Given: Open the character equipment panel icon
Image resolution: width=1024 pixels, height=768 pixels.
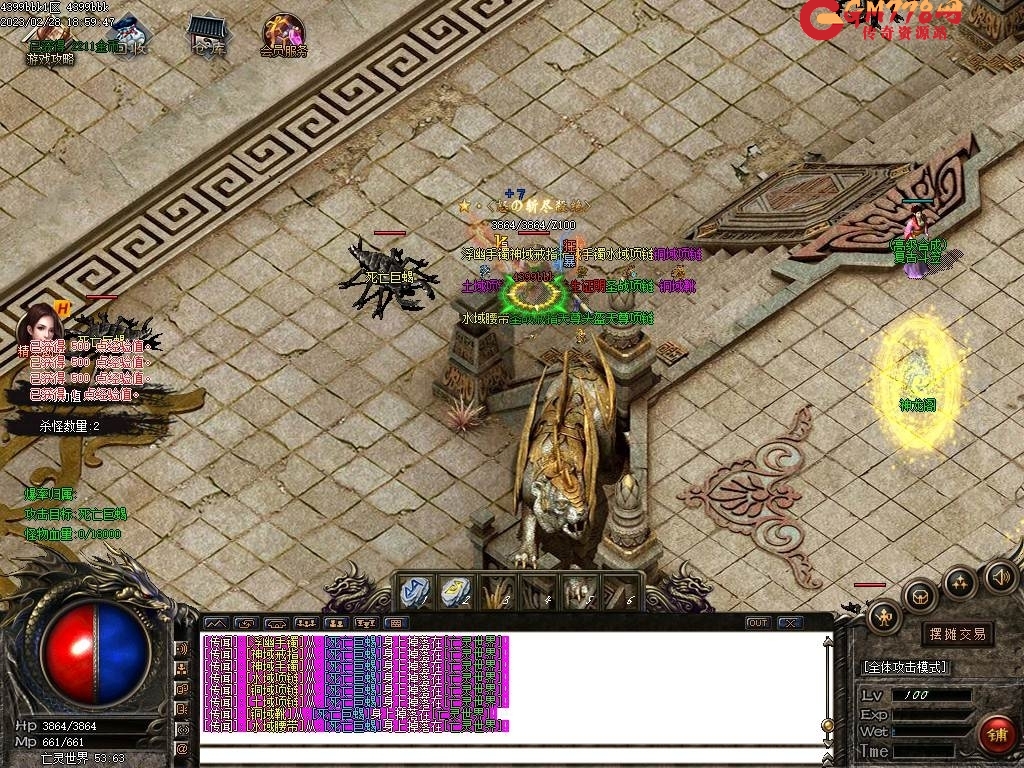Looking at the screenshot, I should pos(884,617).
